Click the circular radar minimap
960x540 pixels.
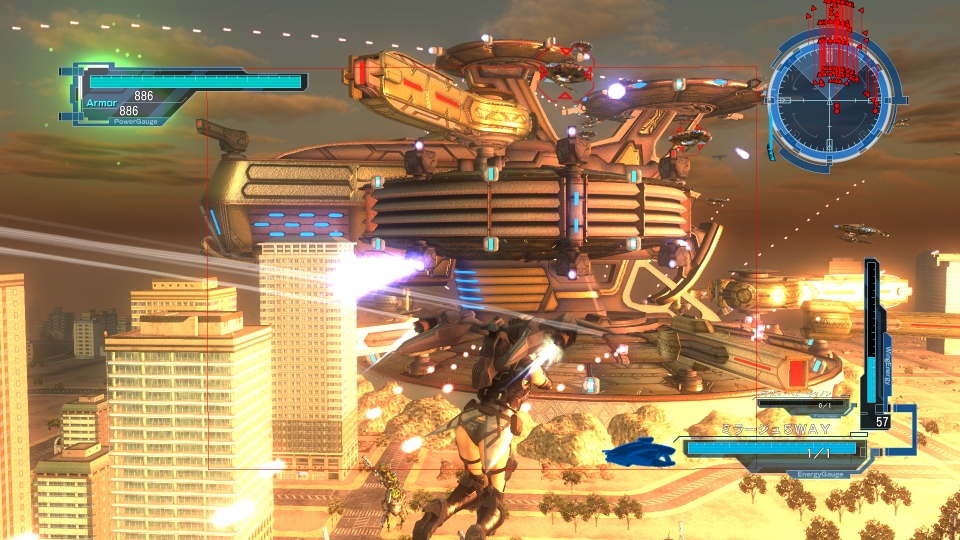pyautogui.click(x=831, y=98)
